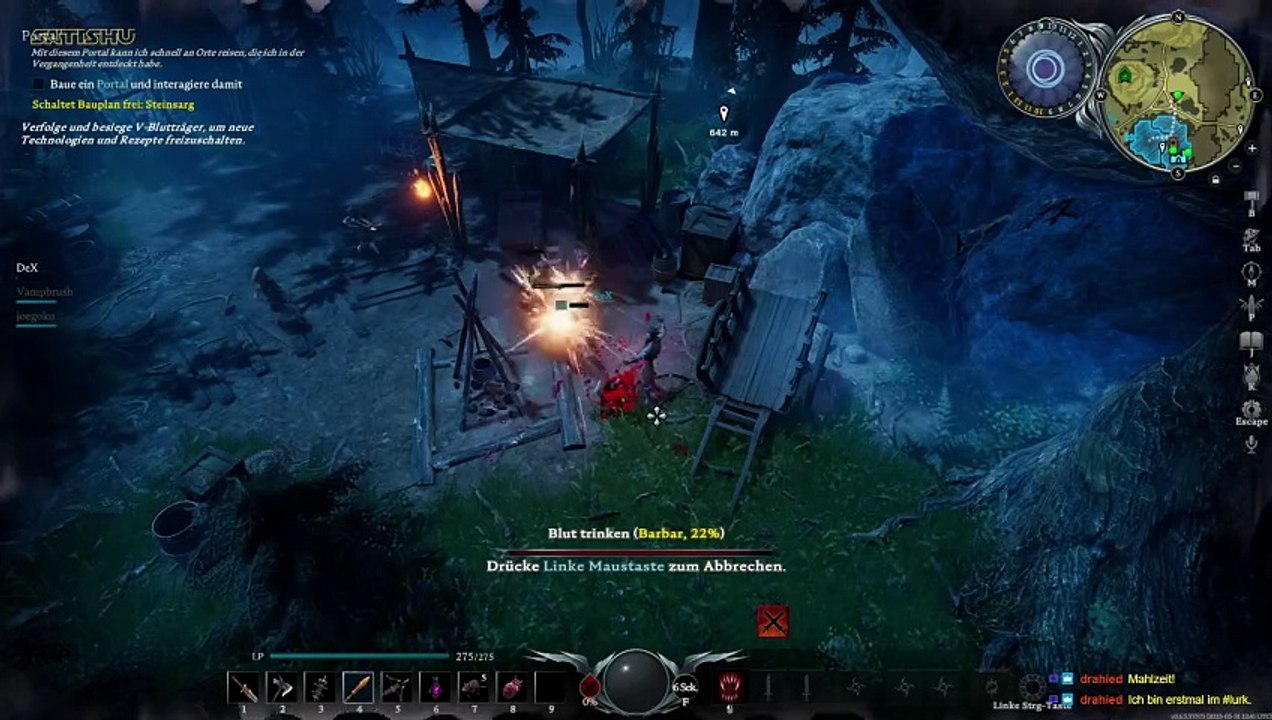The width and height of the screenshot is (1272, 720).
Task: Click drahied's 'Mahlzeit!' chat message
Action: (x=1151, y=678)
